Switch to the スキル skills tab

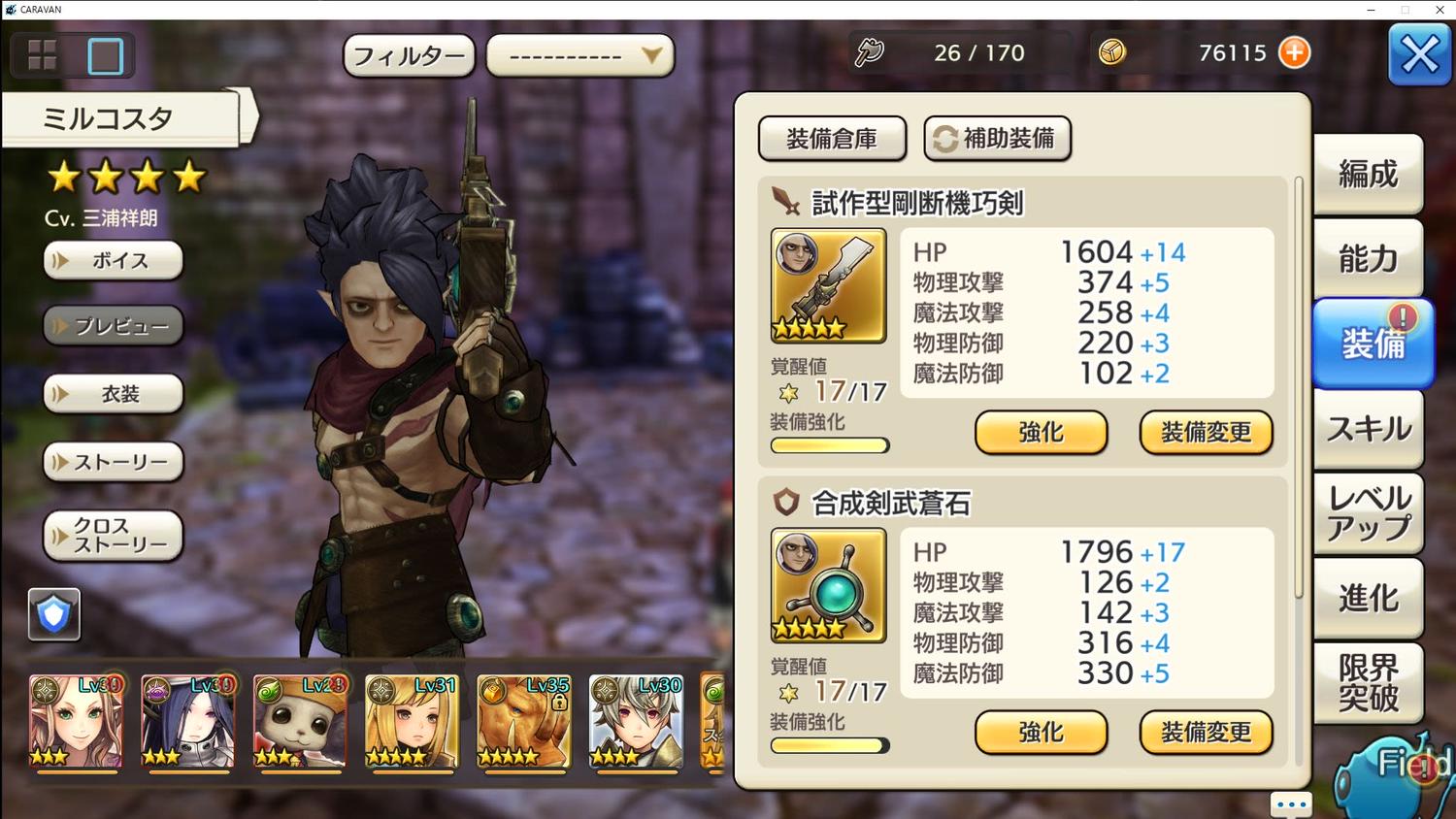tap(1368, 429)
